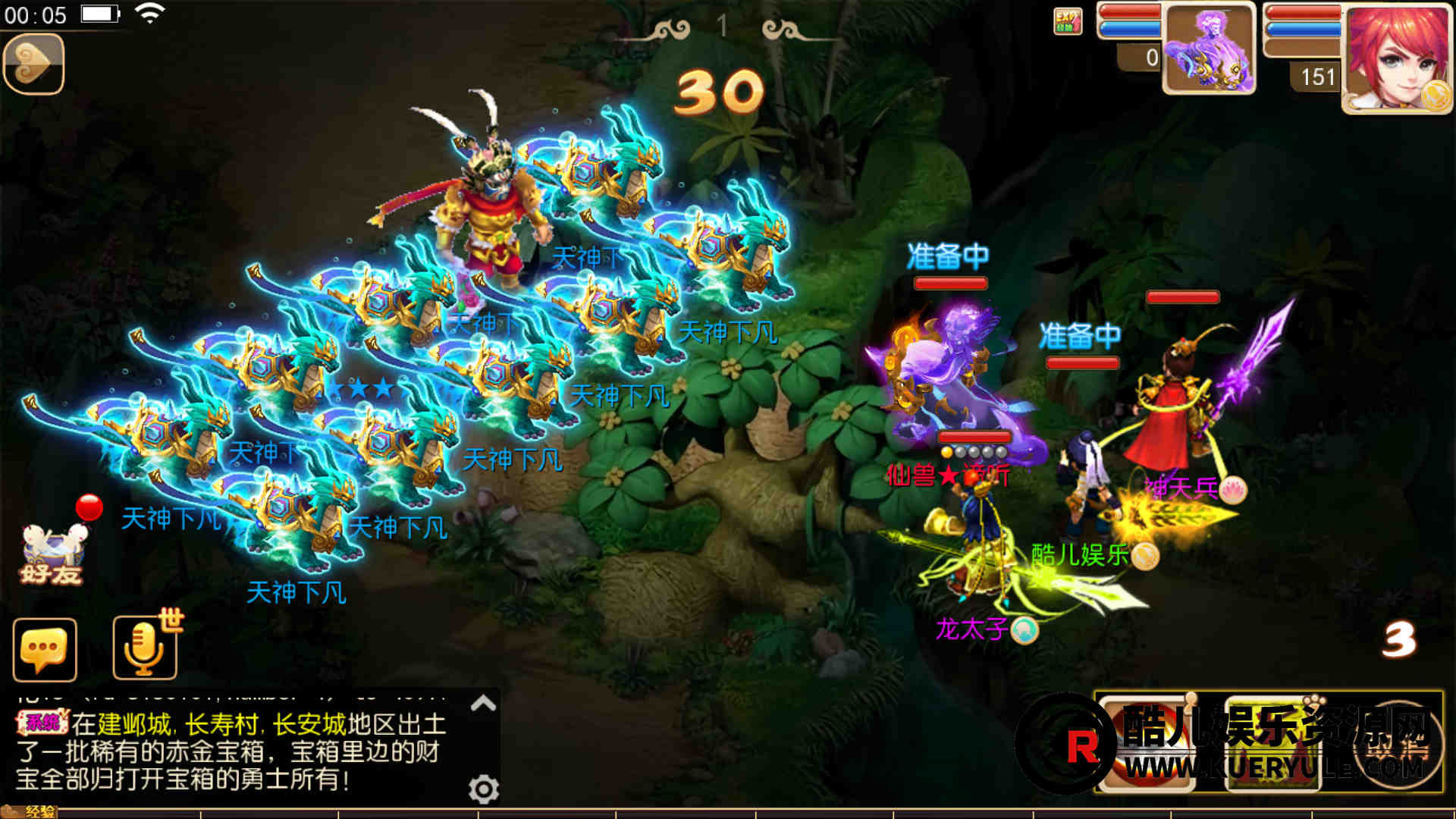Use the yellow-green skill slot
This screenshot has height=819, width=1456.
[1274, 745]
